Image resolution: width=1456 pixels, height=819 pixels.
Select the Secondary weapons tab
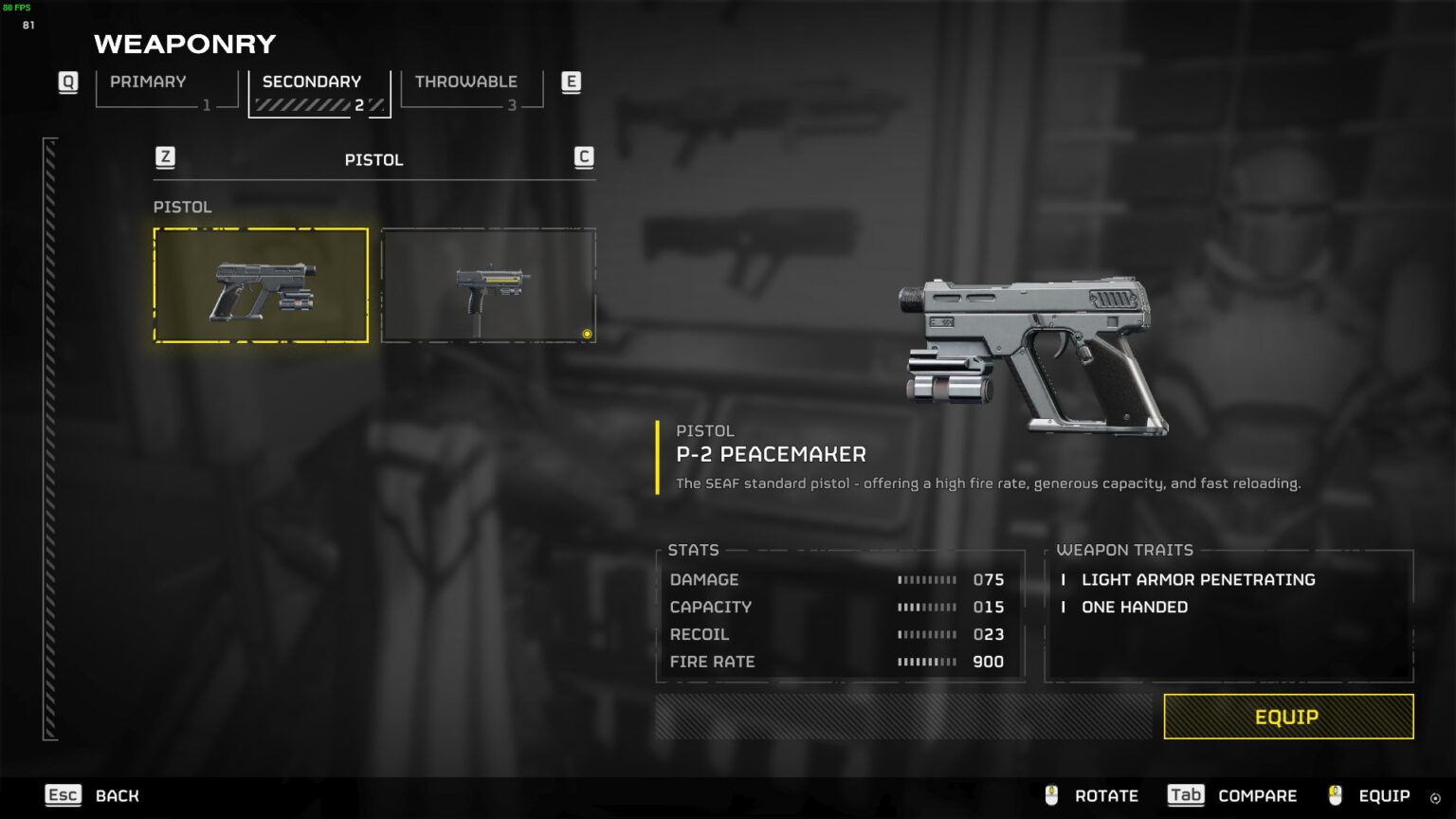[318, 92]
